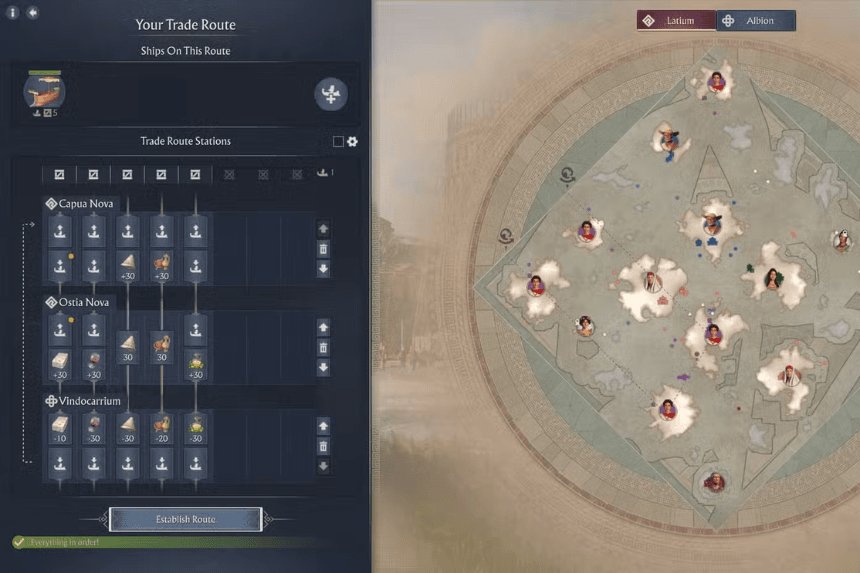Toggle the Trade Route Stations checkbox

coord(338,142)
